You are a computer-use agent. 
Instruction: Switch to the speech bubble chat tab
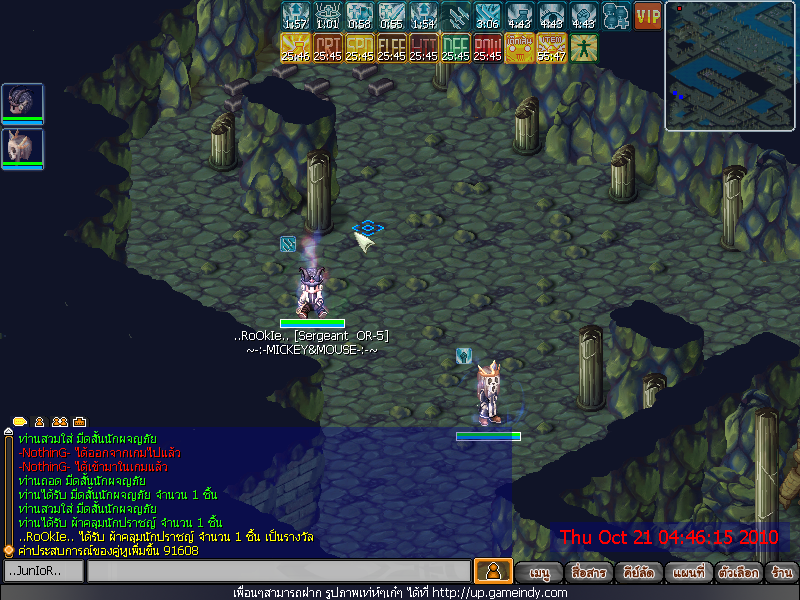pyautogui.click(x=20, y=422)
